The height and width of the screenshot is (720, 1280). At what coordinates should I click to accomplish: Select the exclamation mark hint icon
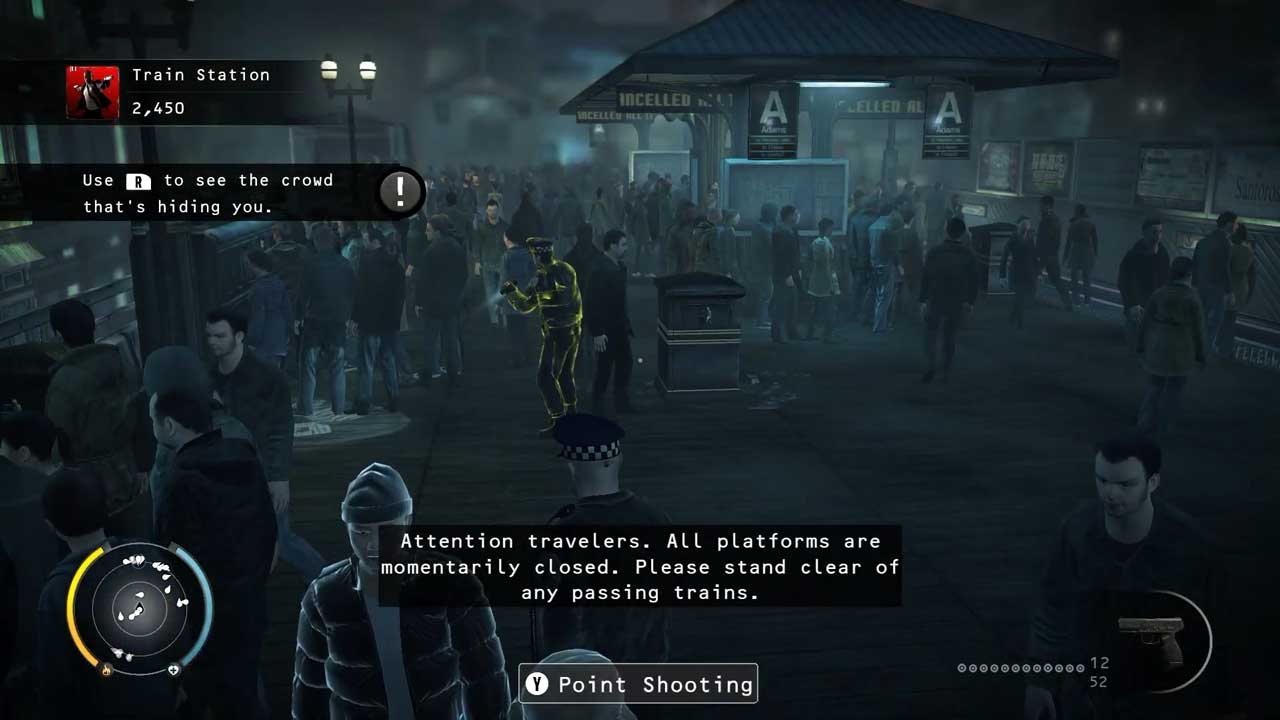[400, 191]
